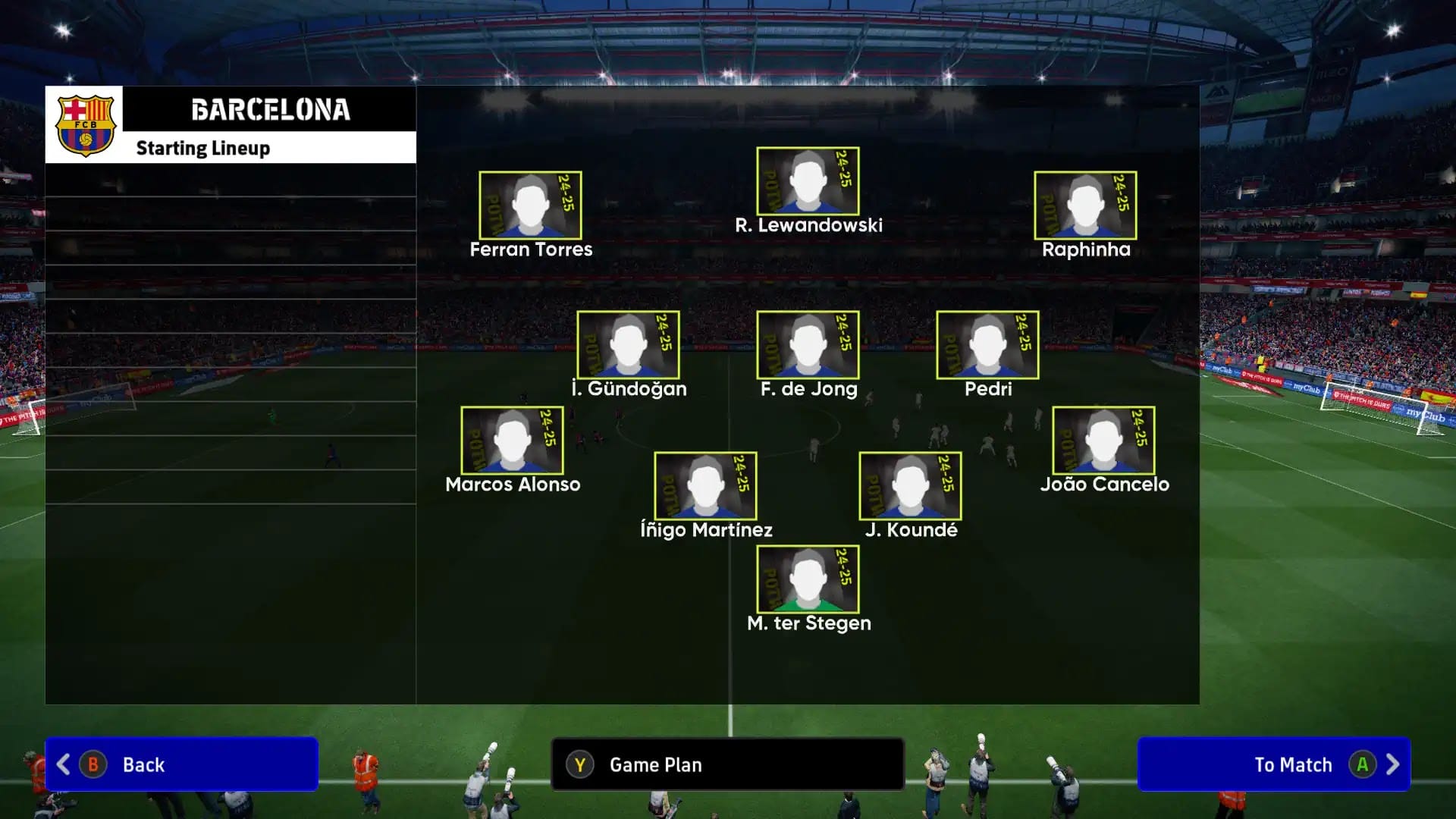This screenshot has width=1456, height=819.
Task: Select goalkeeper M. ter Stegen
Action: [x=808, y=579]
